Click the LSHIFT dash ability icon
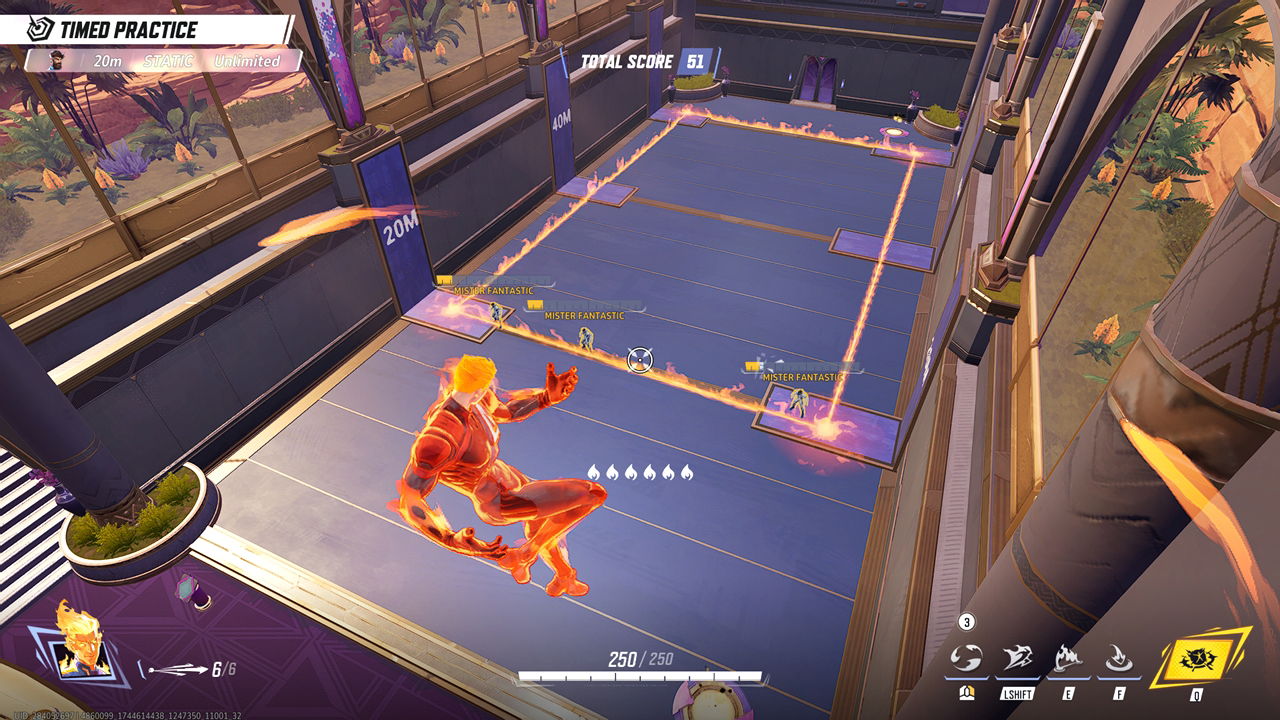This screenshot has height=720, width=1280. tap(1017, 656)
